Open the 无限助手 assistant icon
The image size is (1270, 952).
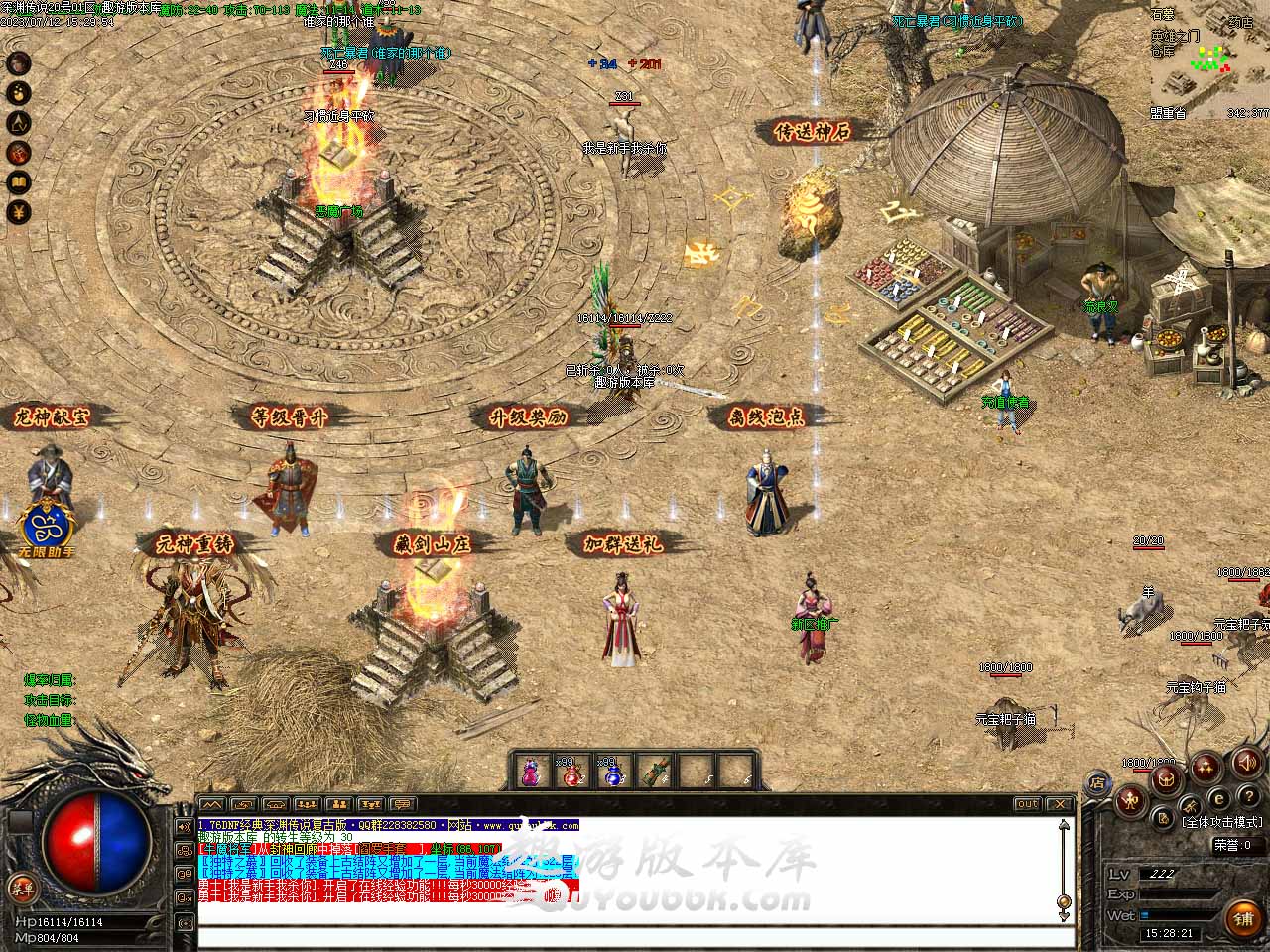[45, 529]
